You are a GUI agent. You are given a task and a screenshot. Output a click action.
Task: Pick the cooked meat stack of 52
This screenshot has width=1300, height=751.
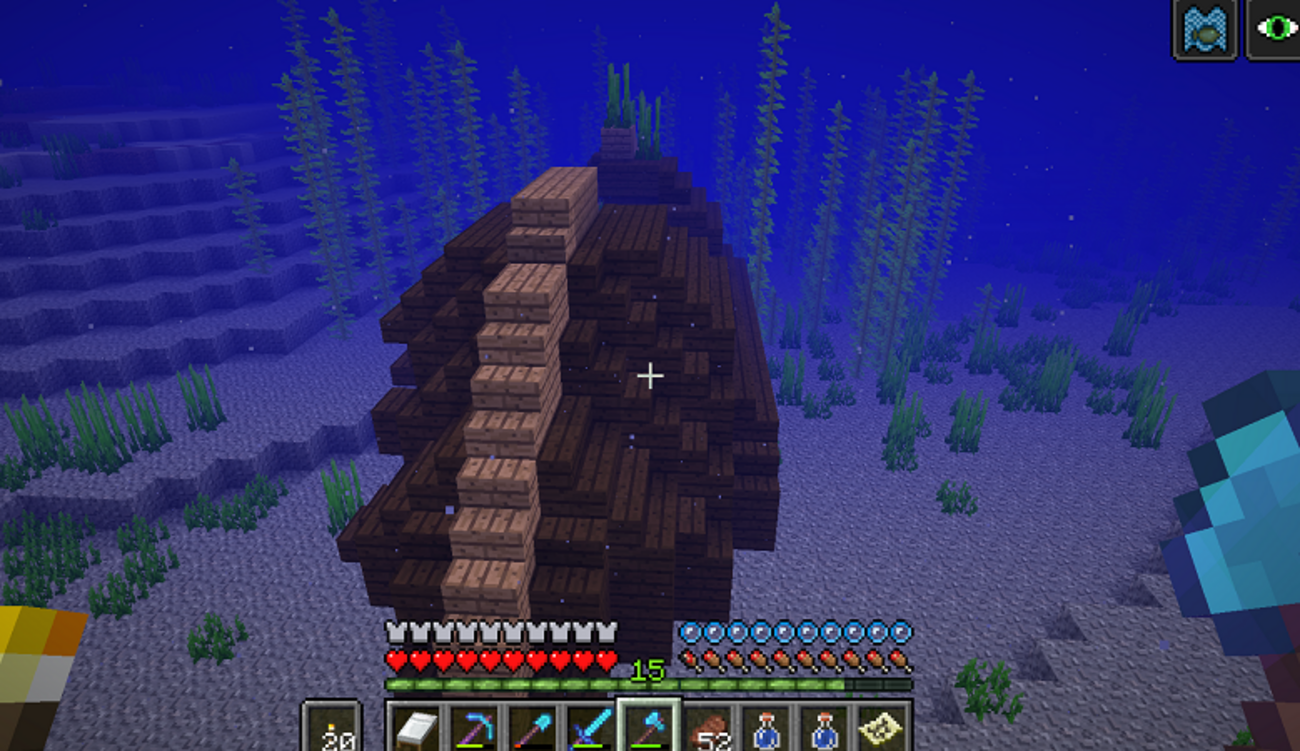pyautogui.click(x=708, y=729)
